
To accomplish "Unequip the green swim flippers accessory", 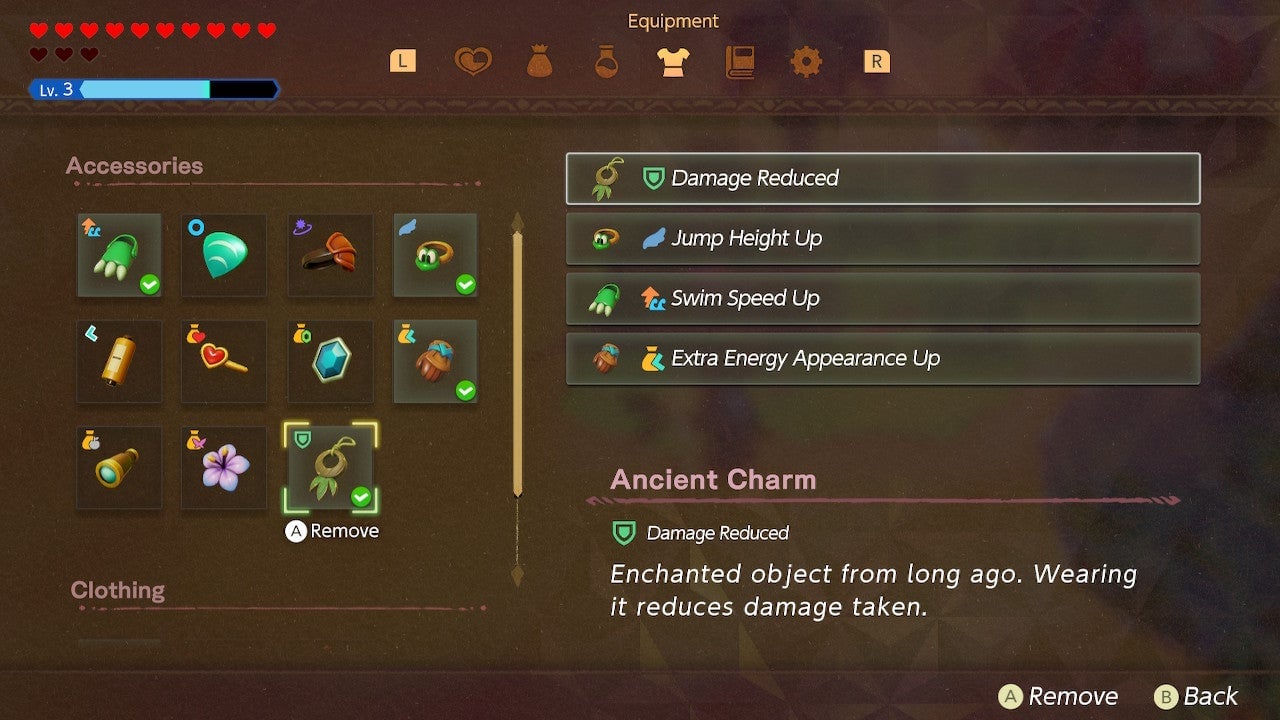I will 119,257.
